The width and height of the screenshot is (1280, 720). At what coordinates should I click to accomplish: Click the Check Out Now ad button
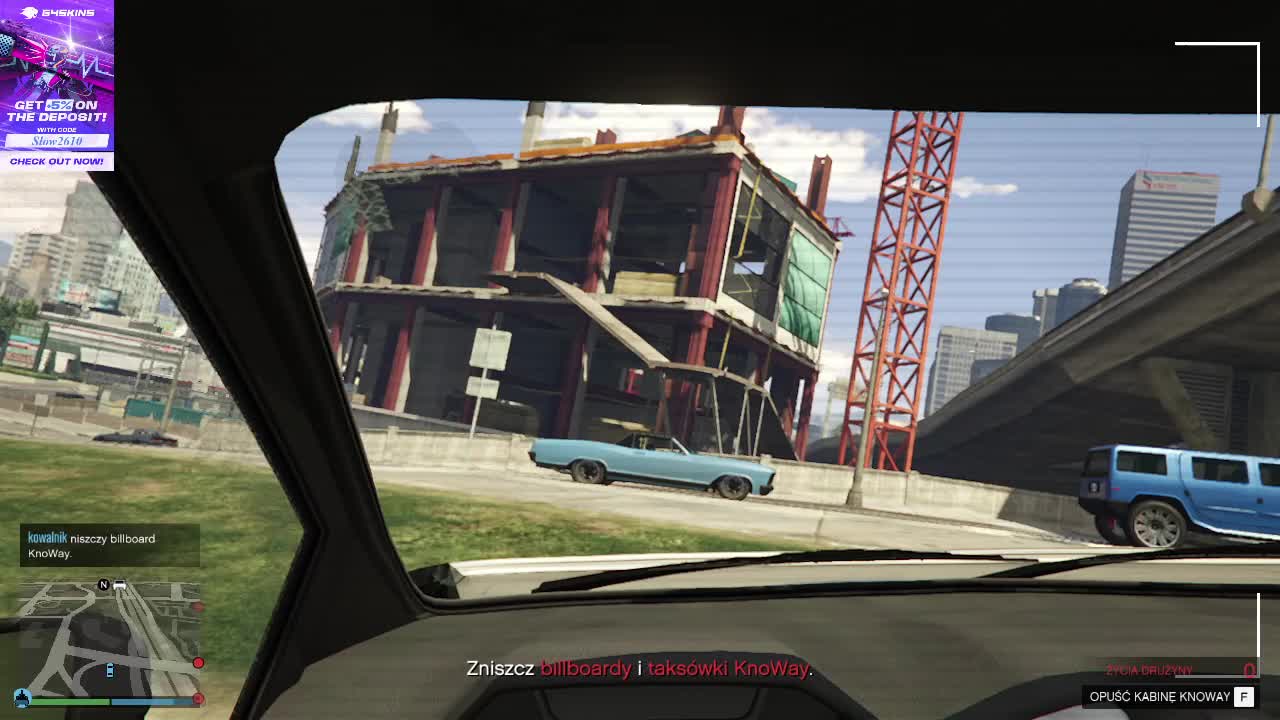tap(56, 161)
